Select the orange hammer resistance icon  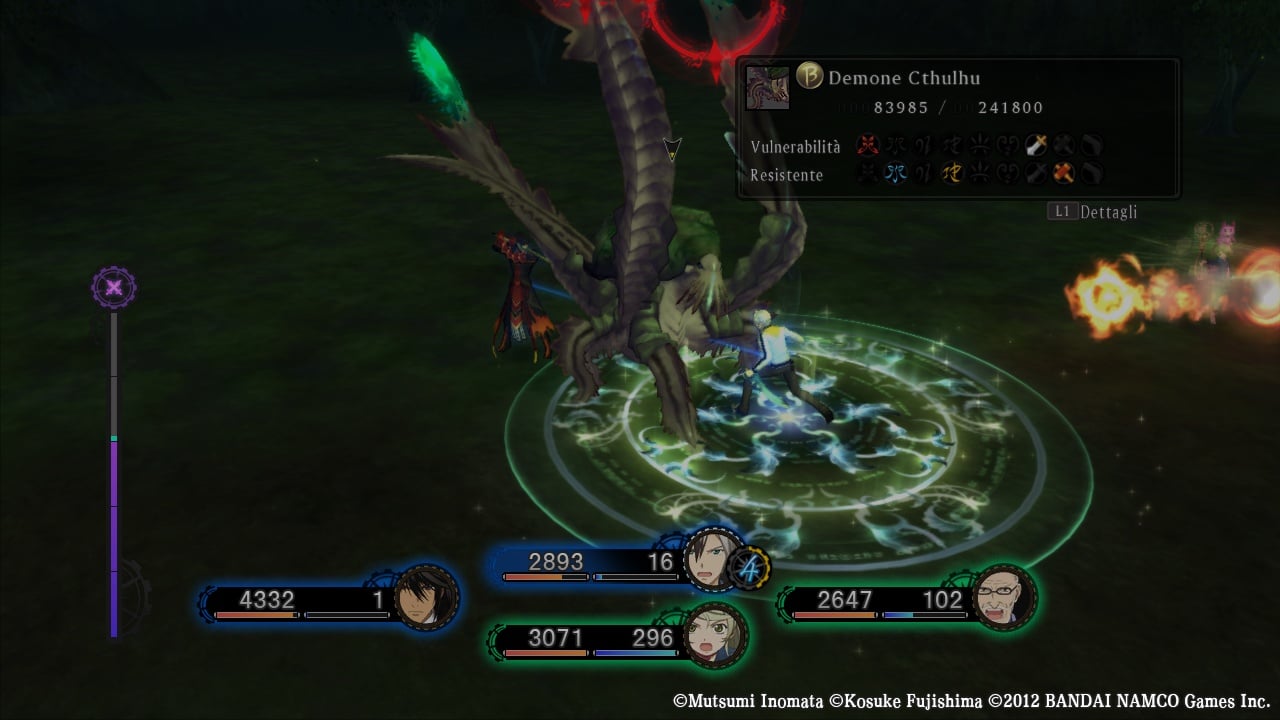pyautogui.click(x=1063, y=174)
